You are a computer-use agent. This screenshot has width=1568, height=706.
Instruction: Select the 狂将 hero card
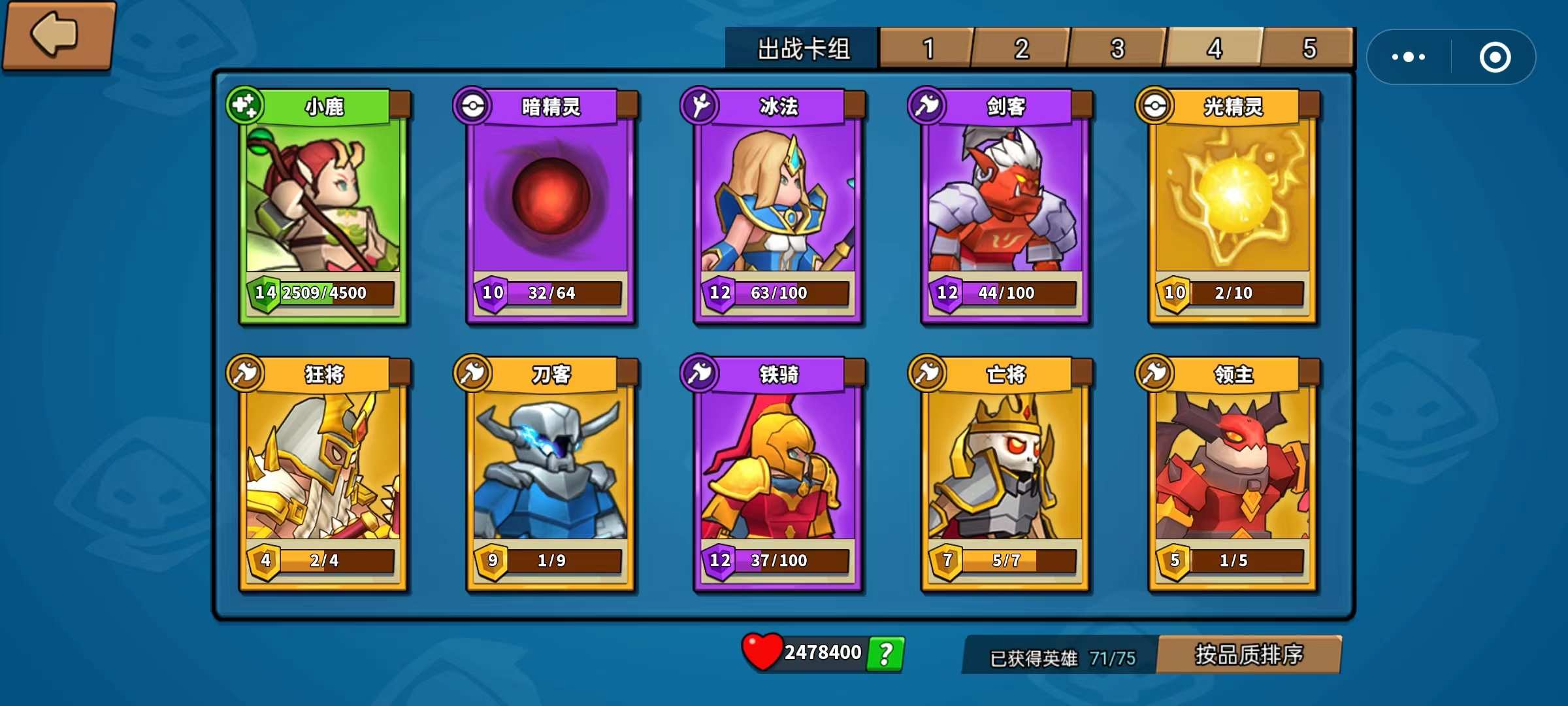(x=323, y=474)
